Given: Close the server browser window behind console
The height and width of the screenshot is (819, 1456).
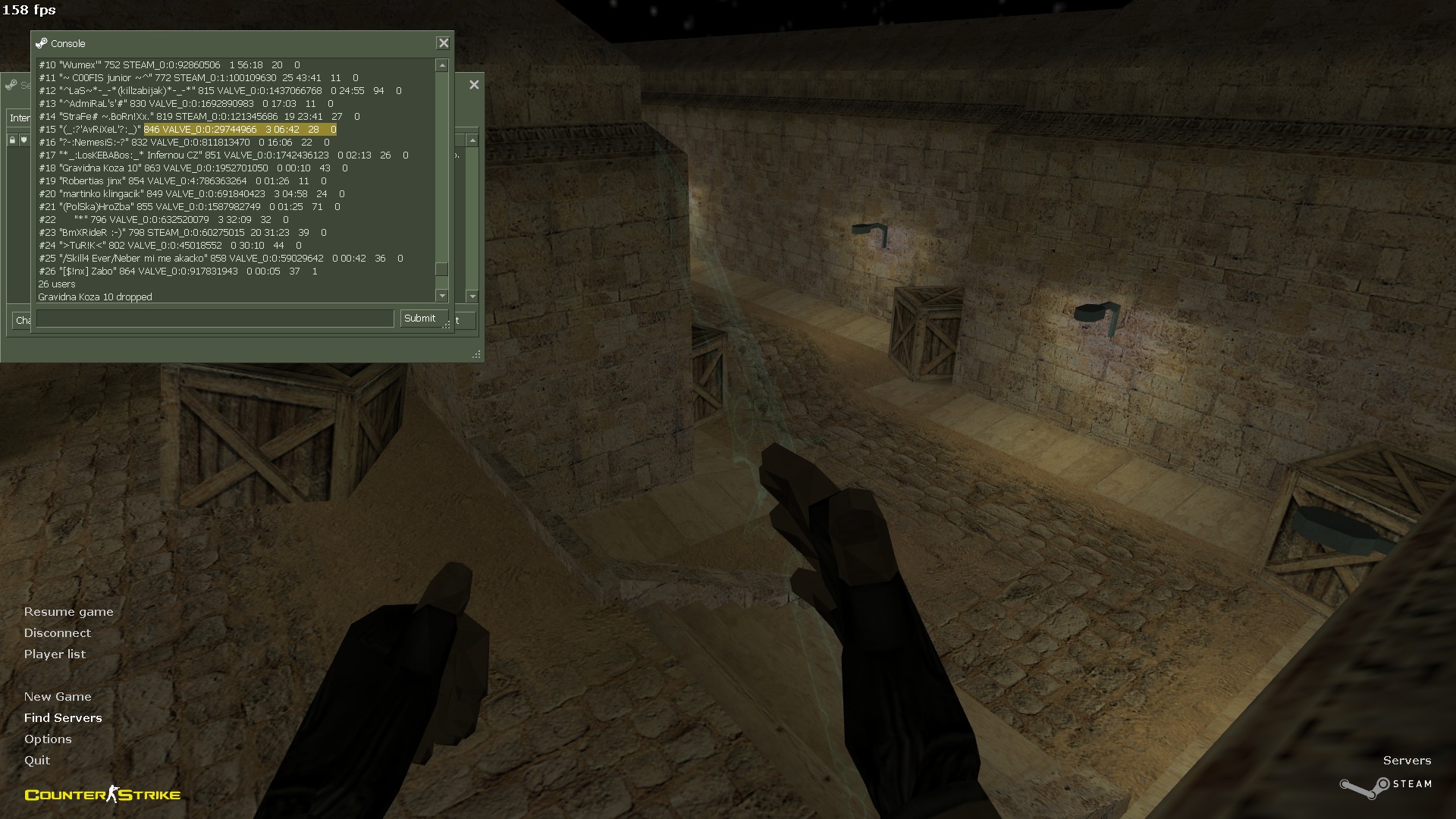Looking at the screenshot, I should click(474, 85).
